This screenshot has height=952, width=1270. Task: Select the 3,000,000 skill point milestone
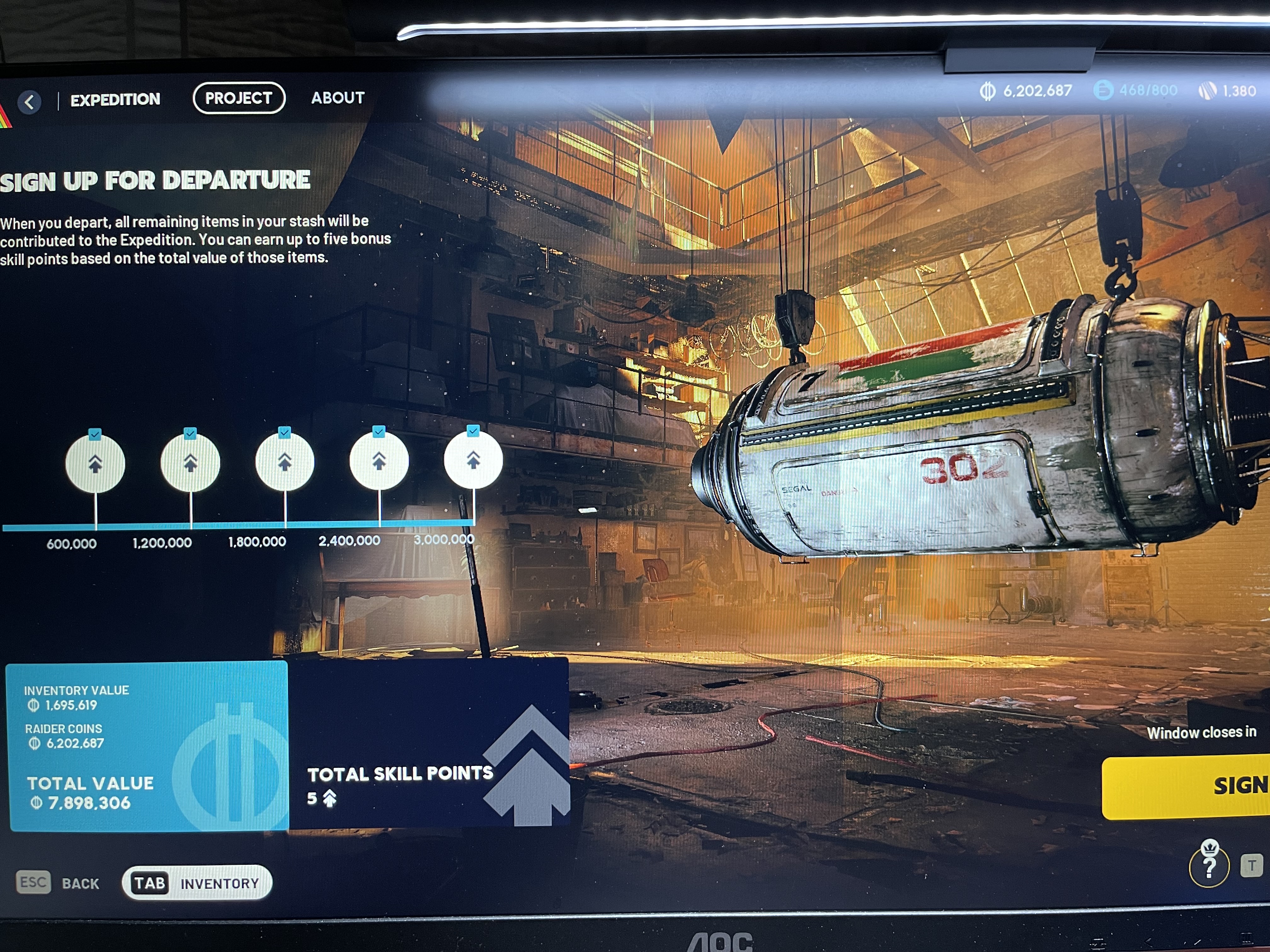[x=473, y=459]
